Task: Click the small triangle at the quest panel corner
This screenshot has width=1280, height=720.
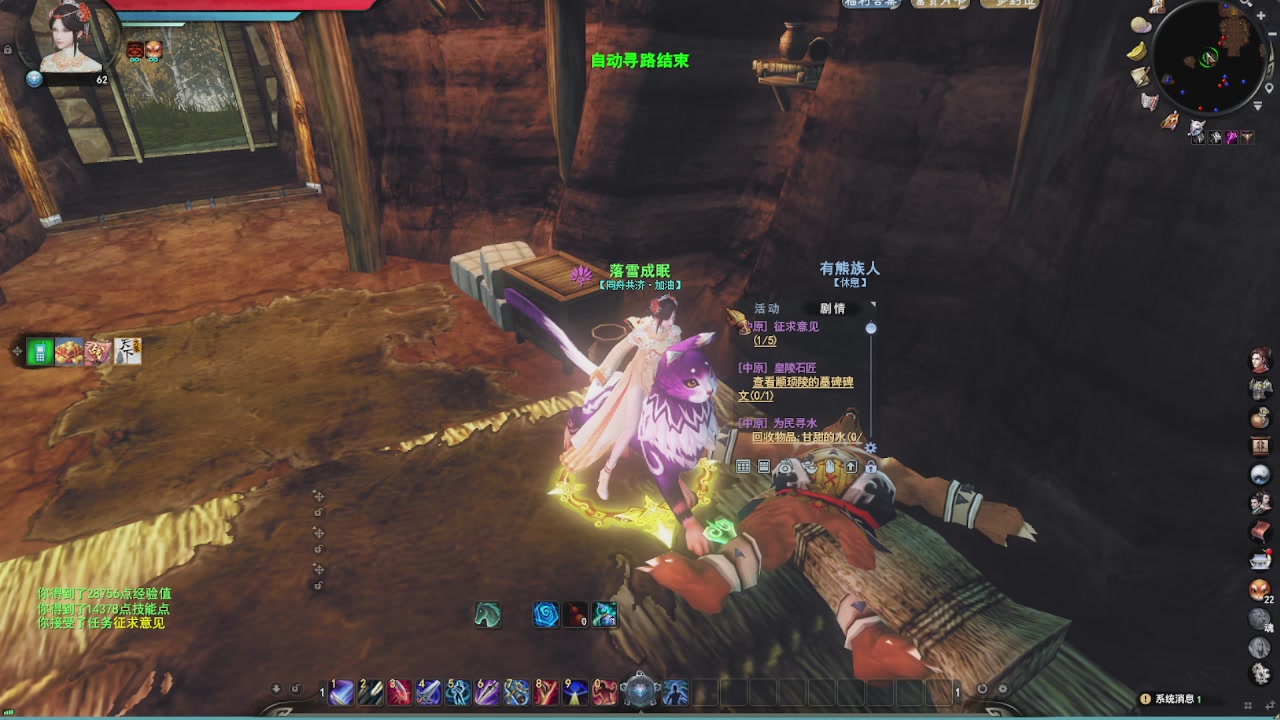Action: pyautogui.click(x=873, y=302)
